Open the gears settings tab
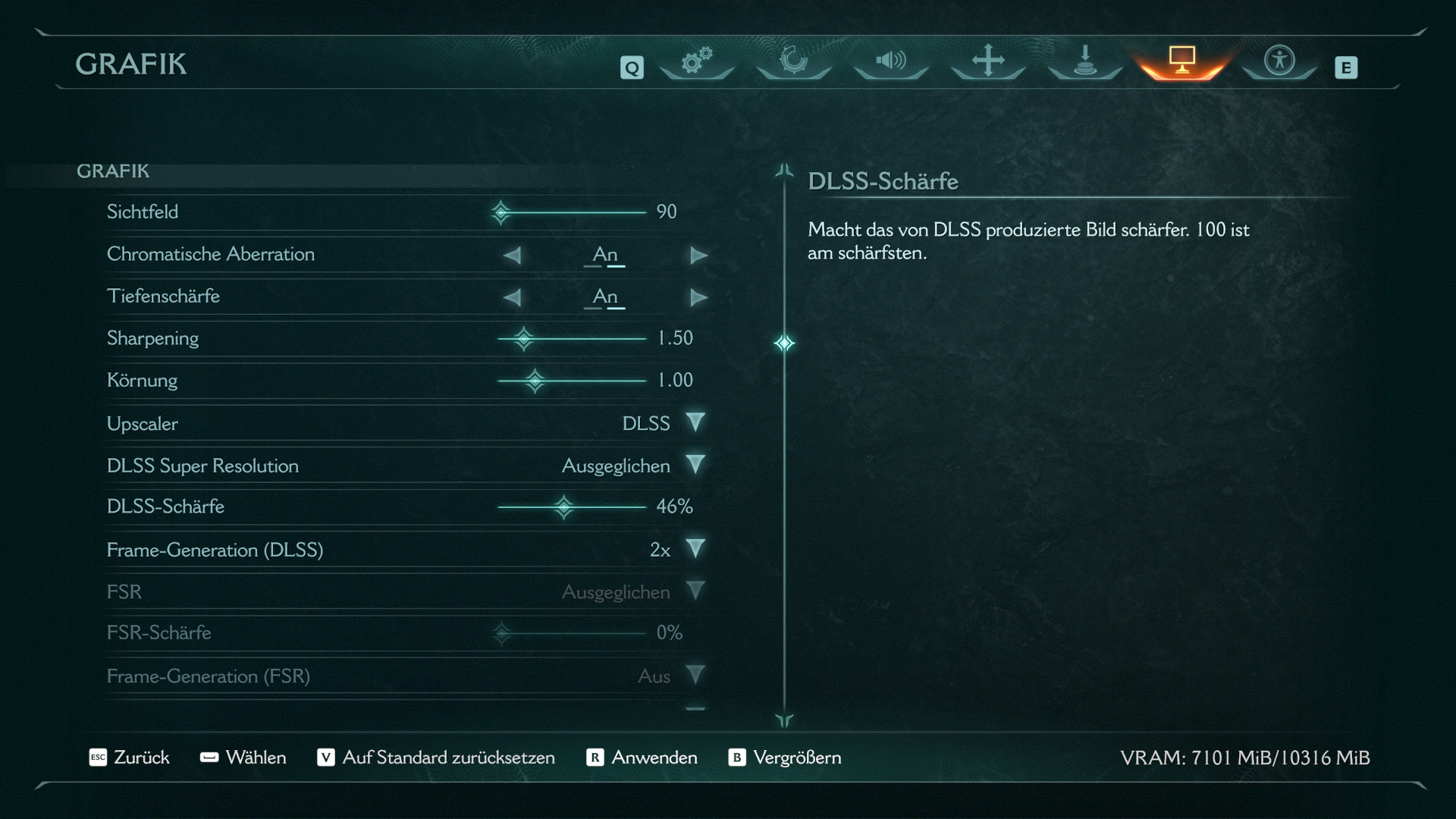Screen dimensions: 1456x819 coord(696,60)
